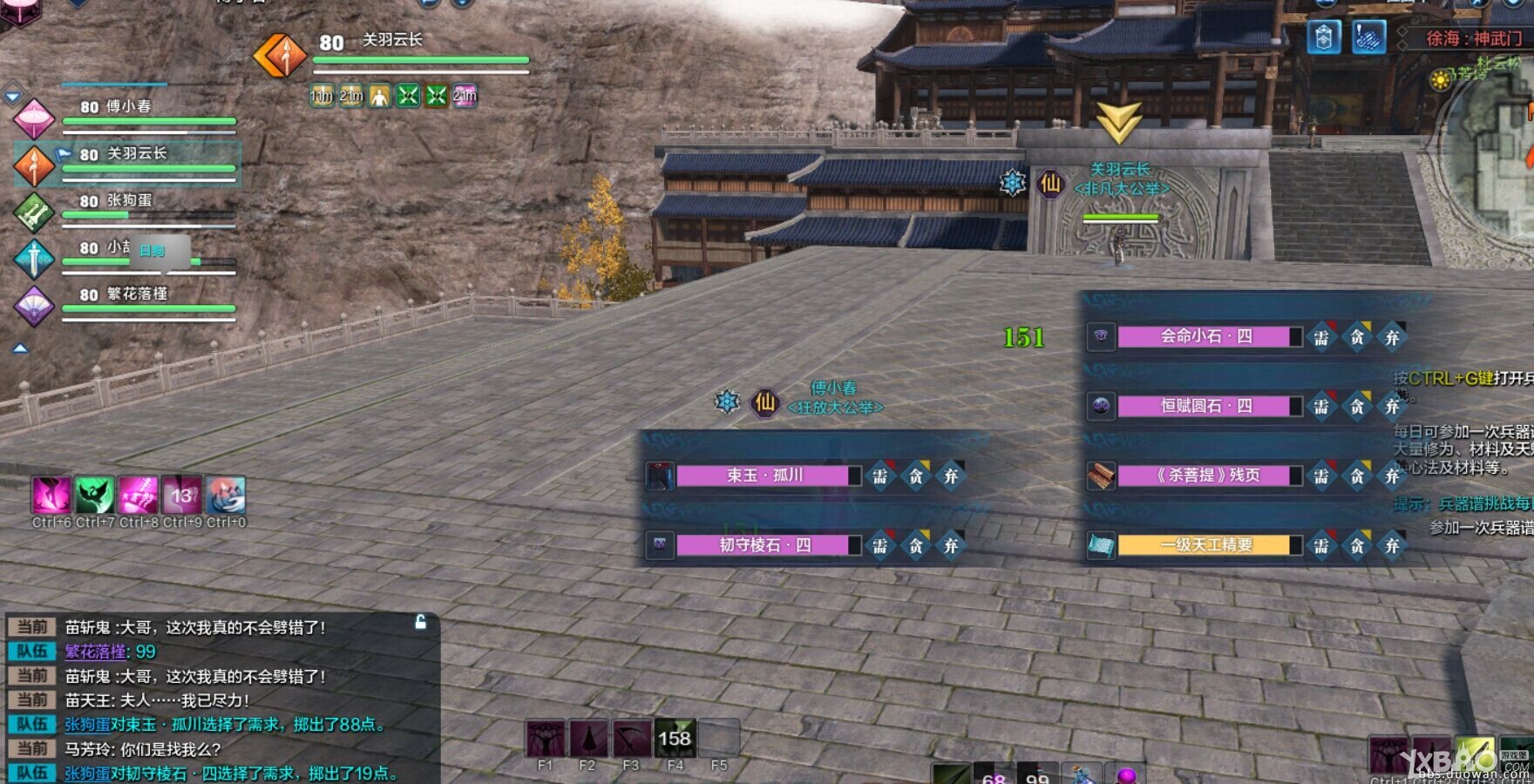Click the 繁花落槿 name link in chat

point(95,652)
